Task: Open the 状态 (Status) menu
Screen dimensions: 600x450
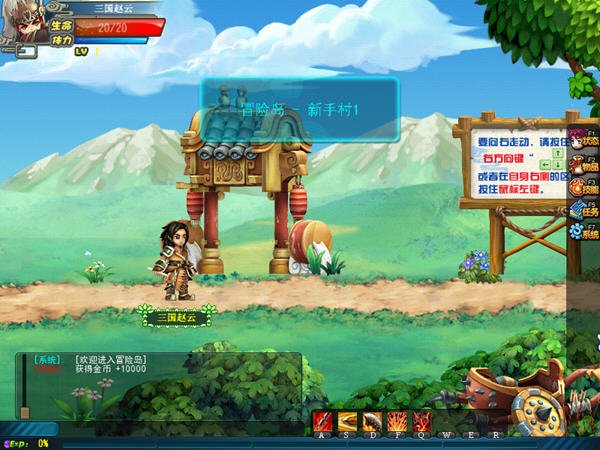Action: pos(584,138)
